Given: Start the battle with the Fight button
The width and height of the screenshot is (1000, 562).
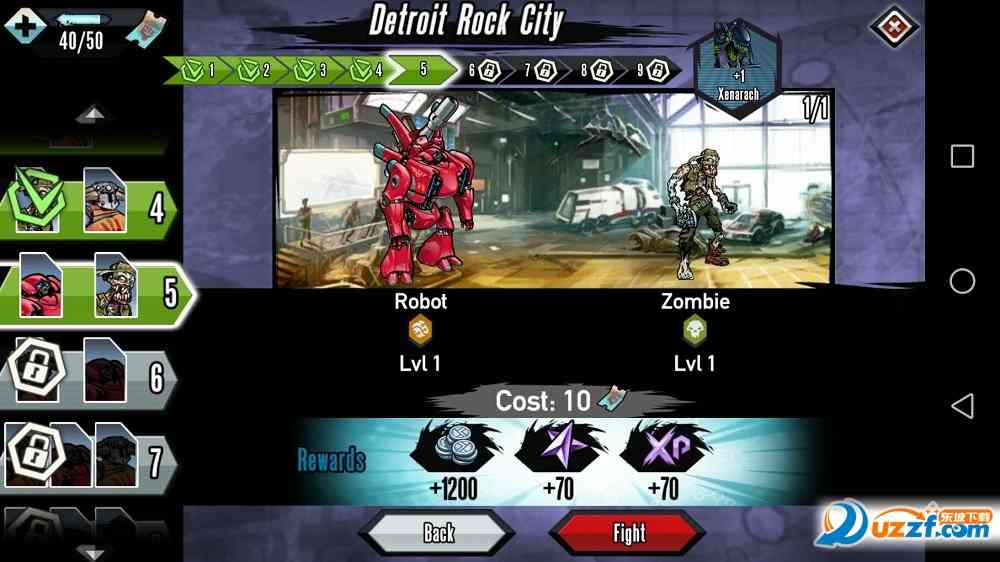Looking at the screenshot, I should point(628,533).
